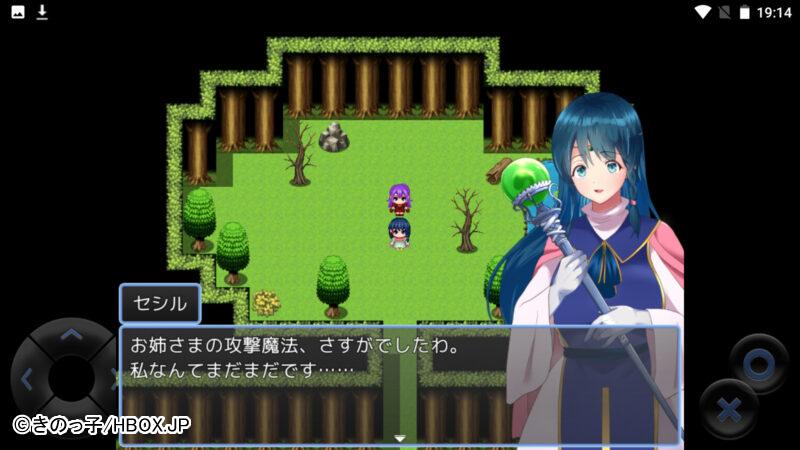Tap the circle confirm button
Viewport: 800px width, 450px height.
point(758,364)
